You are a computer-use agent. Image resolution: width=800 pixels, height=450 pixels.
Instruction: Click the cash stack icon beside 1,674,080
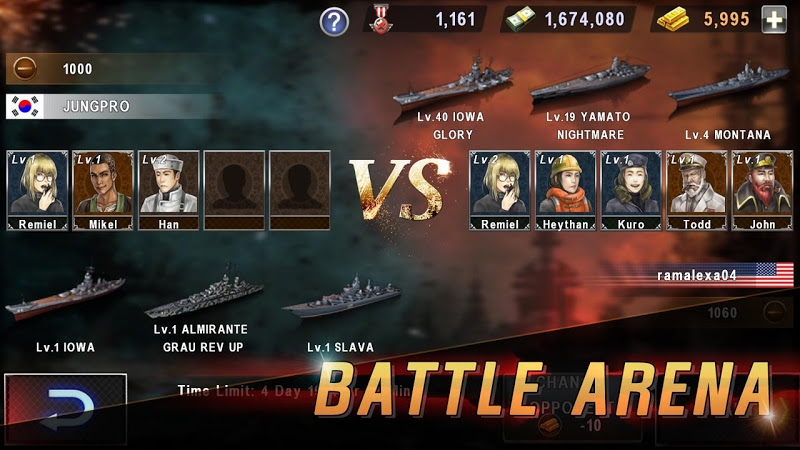(x=519, y=19)
